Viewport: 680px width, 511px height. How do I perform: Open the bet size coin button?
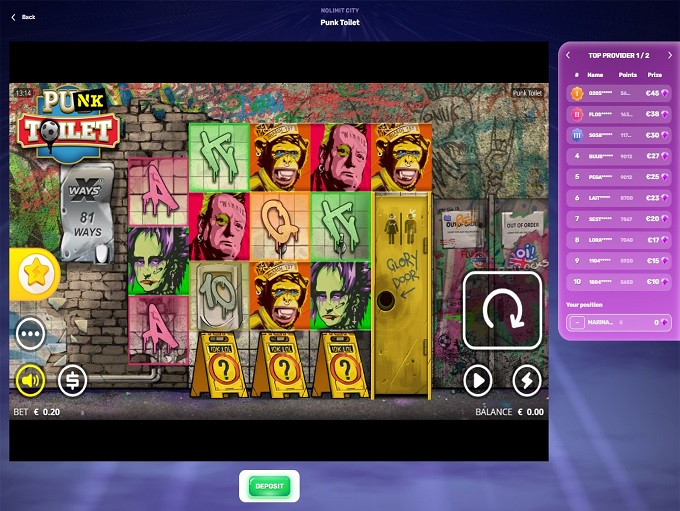(72, 380)
